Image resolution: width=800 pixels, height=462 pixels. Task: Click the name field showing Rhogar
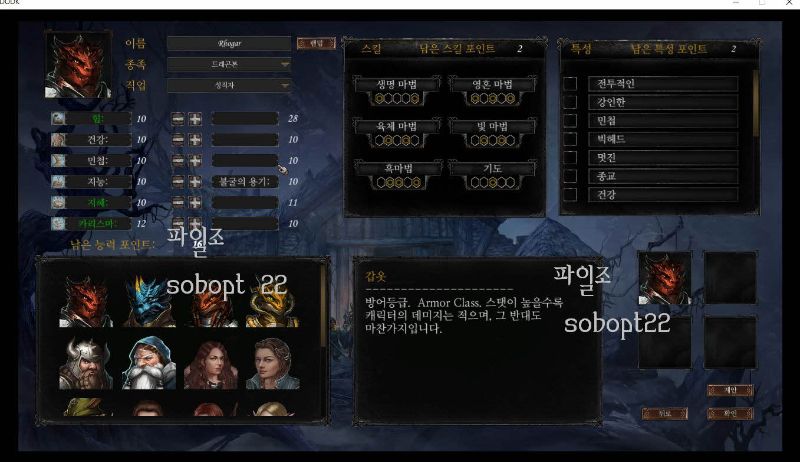coord(228,43)
